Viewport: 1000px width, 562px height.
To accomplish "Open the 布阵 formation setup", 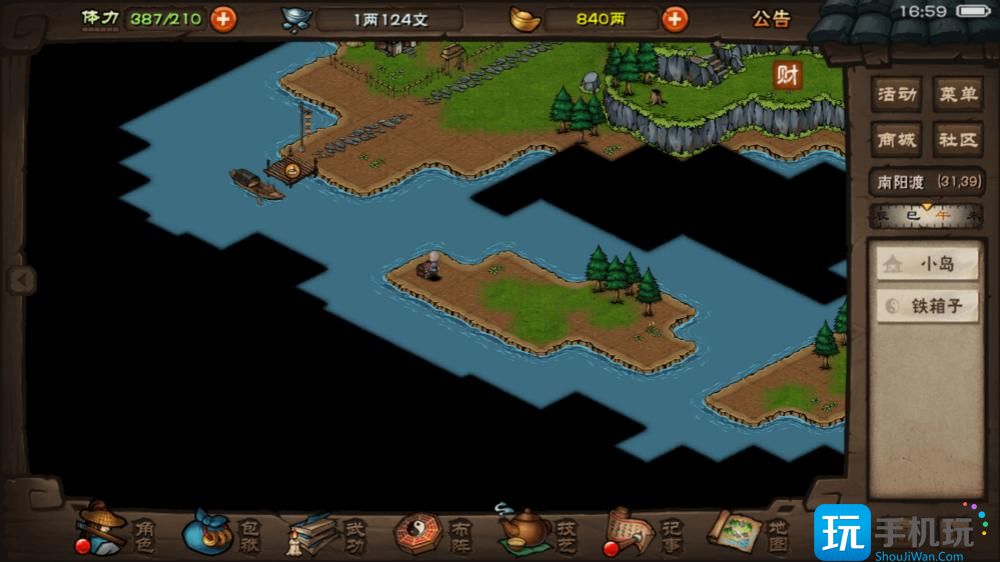I will (x=430, y=530).
